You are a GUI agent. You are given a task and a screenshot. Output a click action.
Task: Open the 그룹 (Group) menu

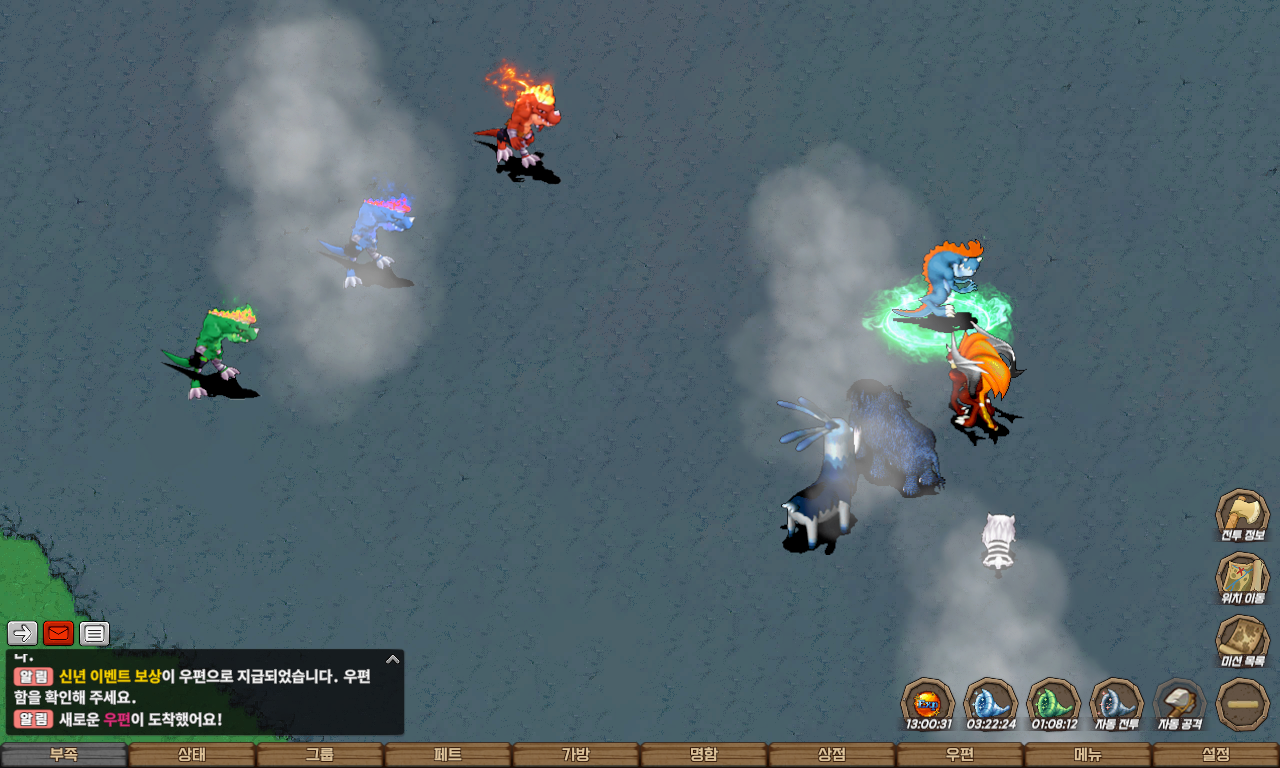(320, 755)
